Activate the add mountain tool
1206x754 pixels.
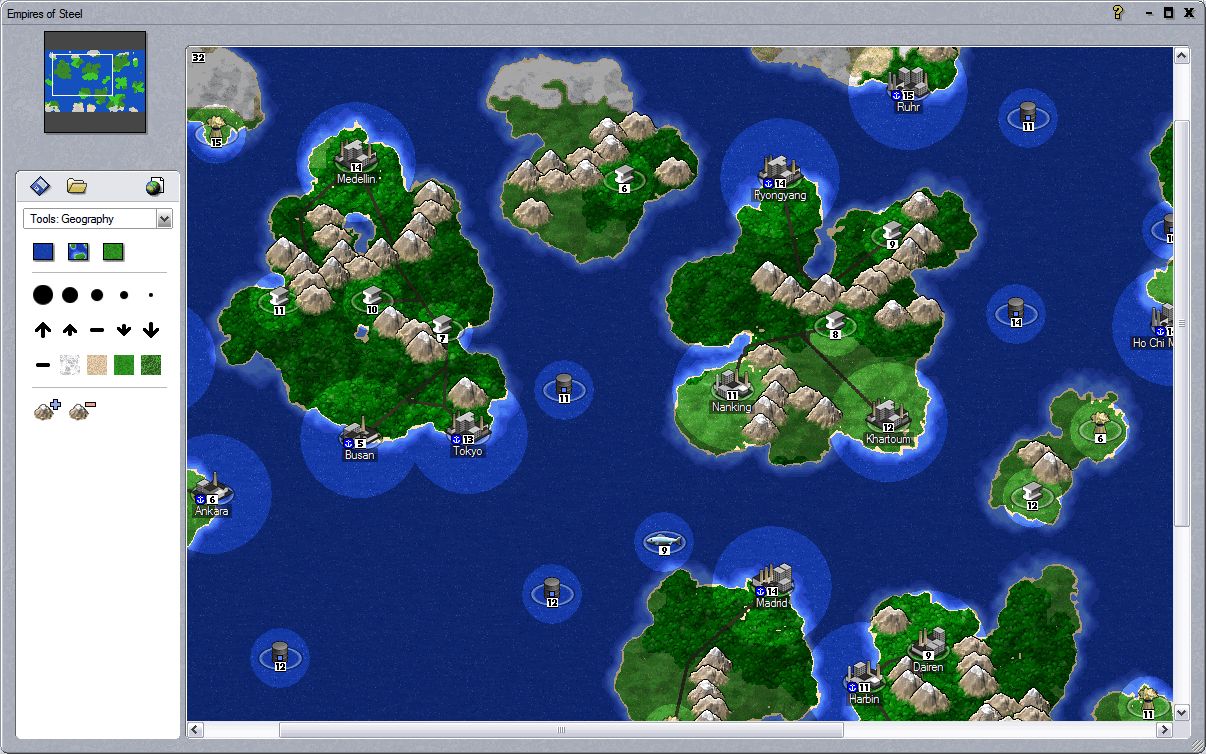click(47, 408)
